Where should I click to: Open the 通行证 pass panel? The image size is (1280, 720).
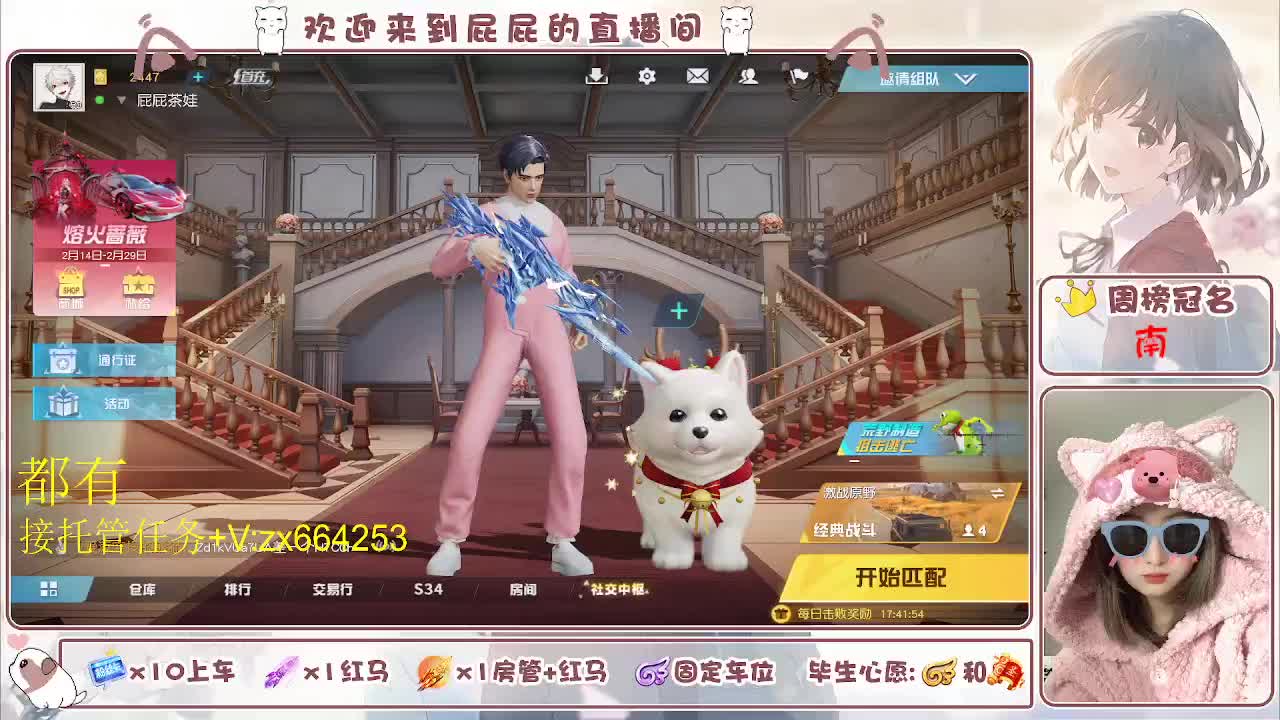click(x=103, y=360)
